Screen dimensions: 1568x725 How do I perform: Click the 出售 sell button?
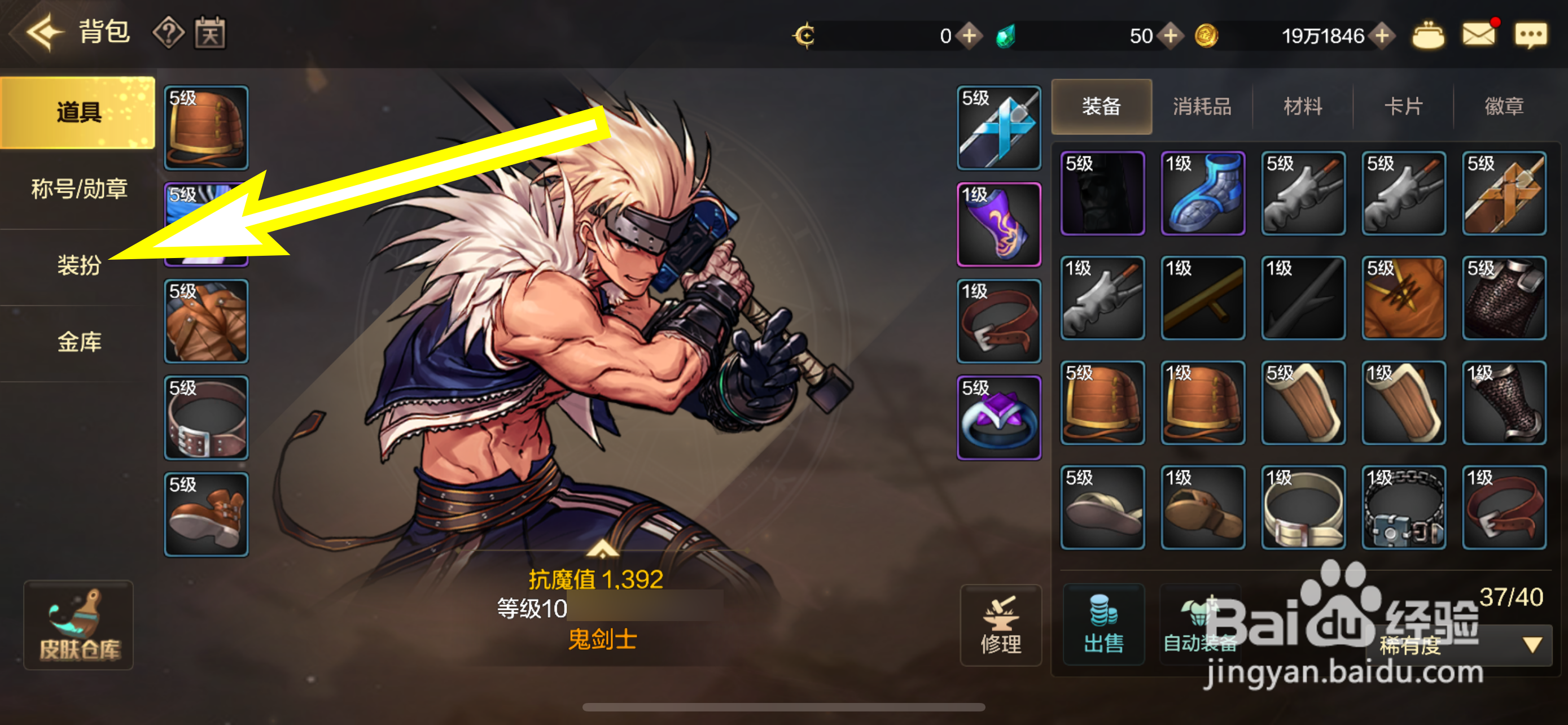[x=1103, y=625]
